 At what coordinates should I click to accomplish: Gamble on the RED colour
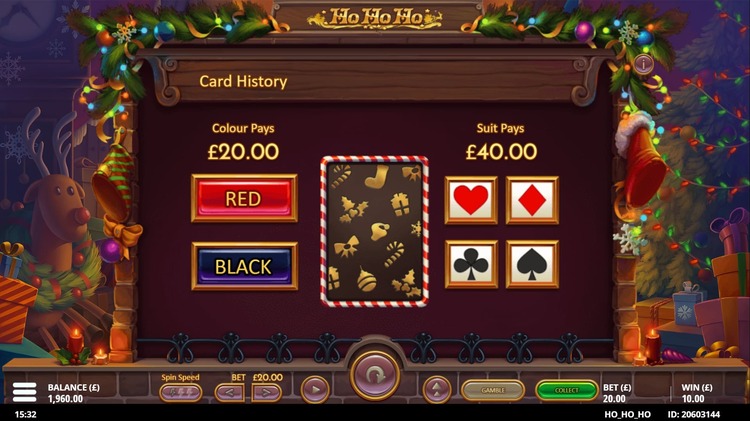click(x=244, y=198)
